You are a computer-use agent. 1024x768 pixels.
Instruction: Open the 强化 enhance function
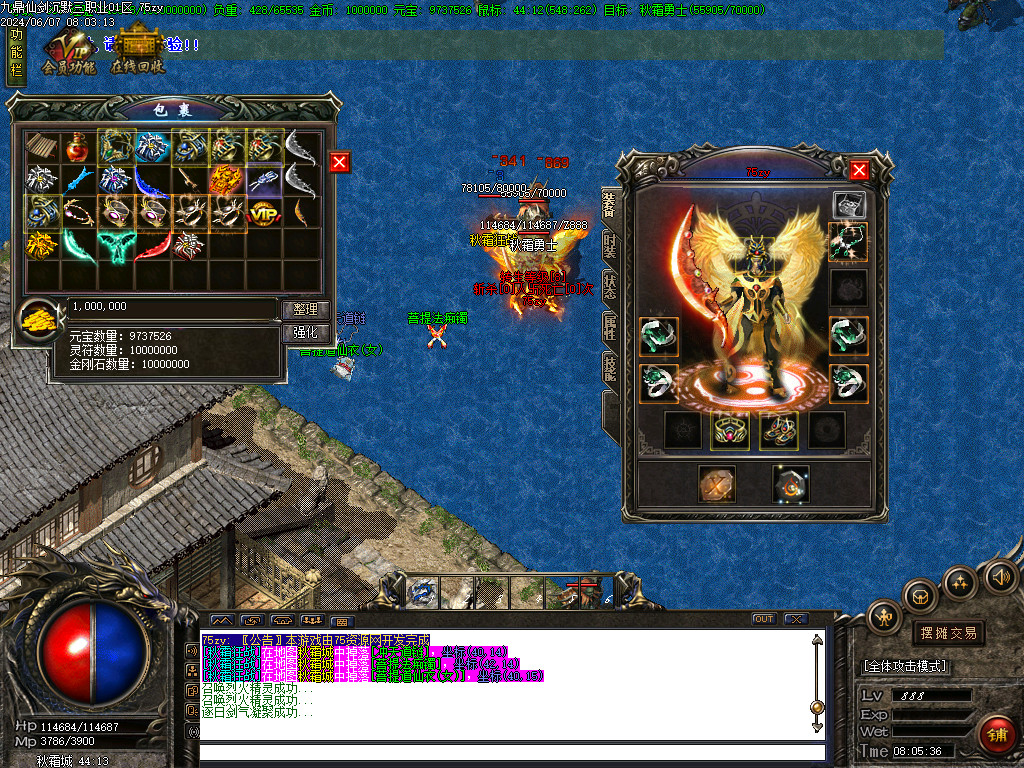point(305,333)
